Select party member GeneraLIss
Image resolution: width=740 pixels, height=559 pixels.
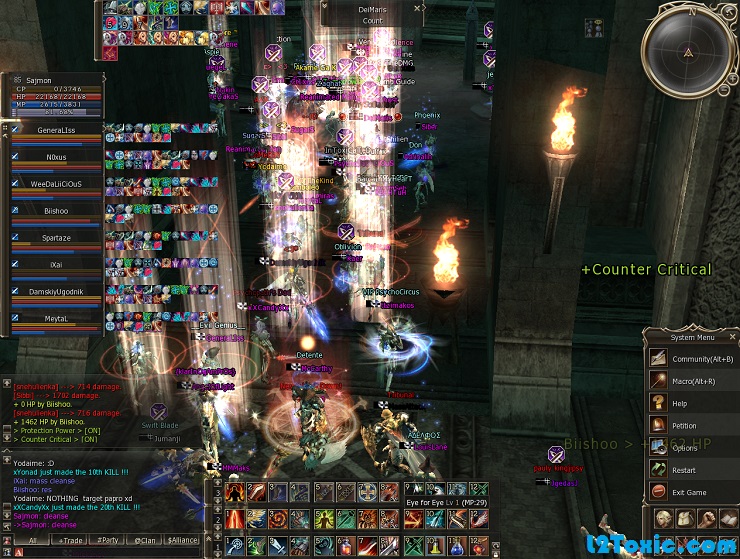[x=56, y=130]
